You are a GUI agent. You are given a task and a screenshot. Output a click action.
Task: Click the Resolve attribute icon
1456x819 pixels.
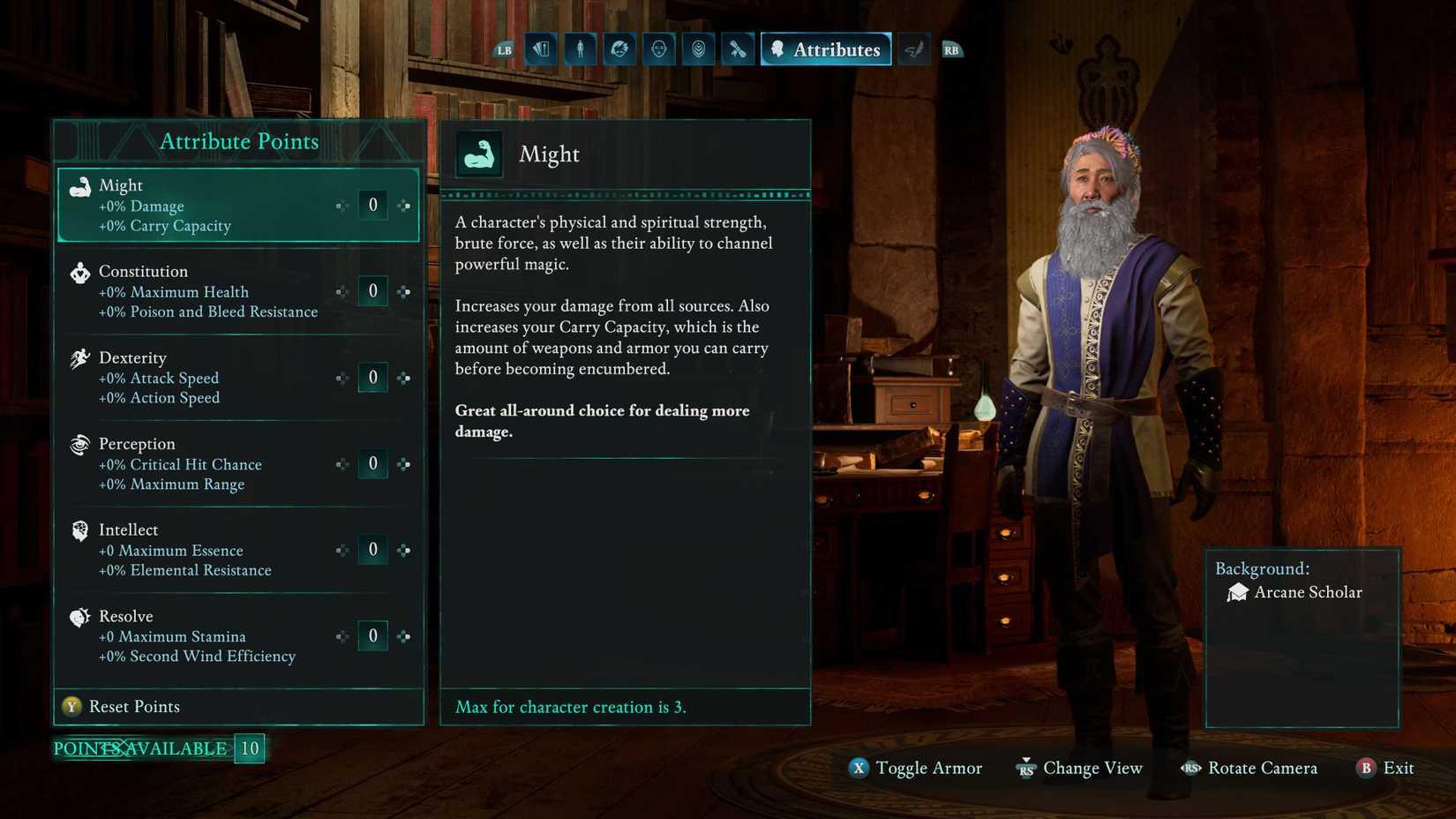[x=79, y=617]
